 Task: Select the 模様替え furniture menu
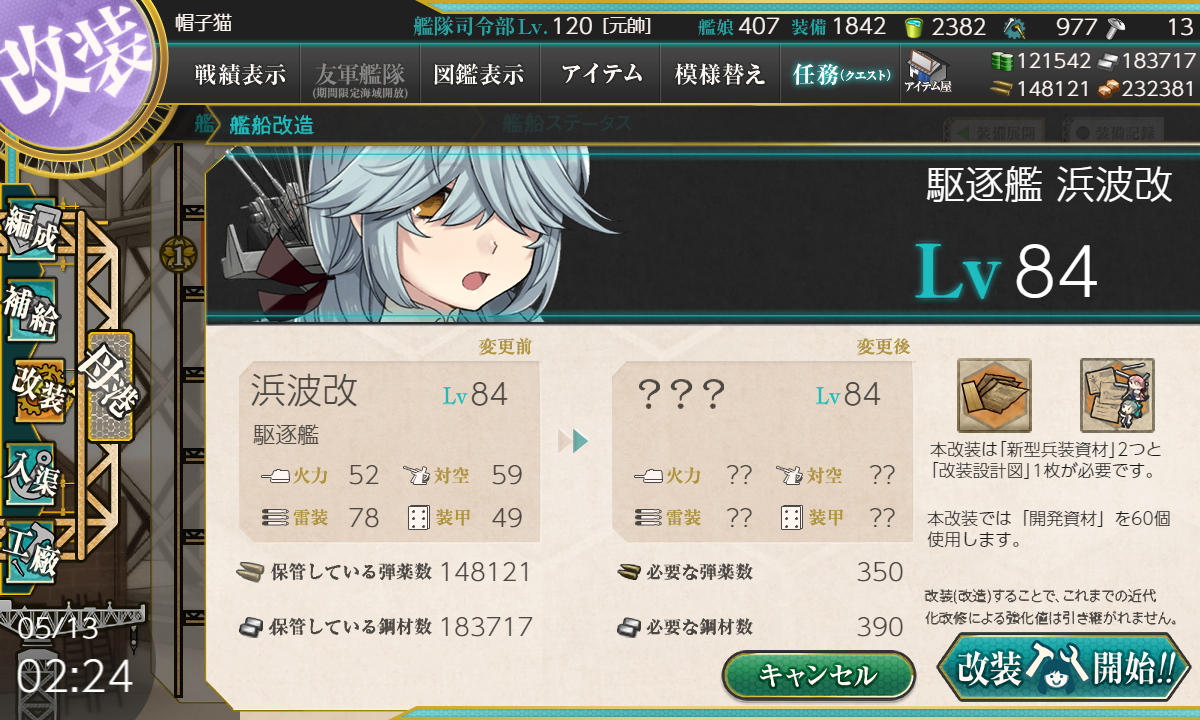tap(720, 75)
